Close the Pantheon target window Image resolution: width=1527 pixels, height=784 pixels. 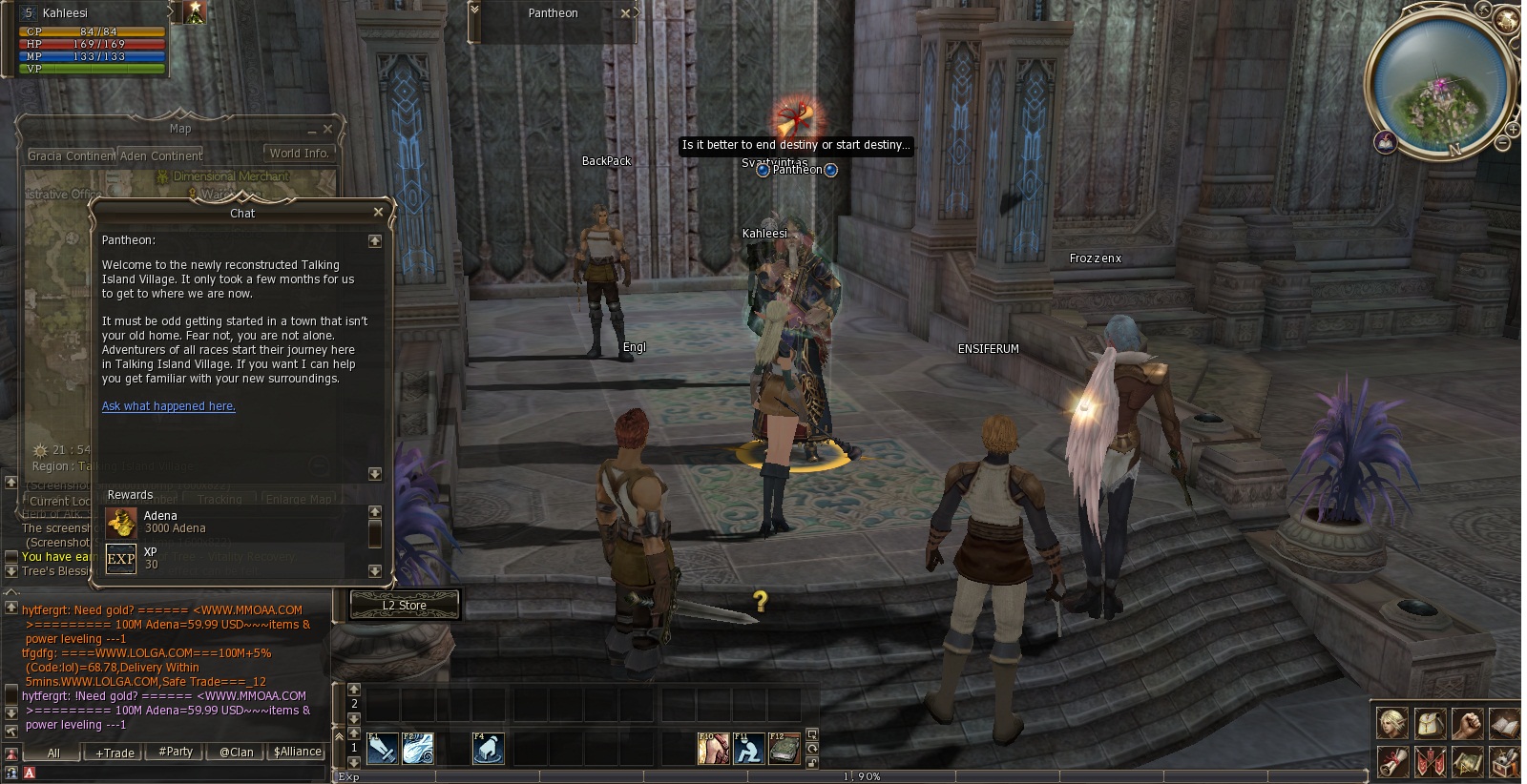point(625,13)
